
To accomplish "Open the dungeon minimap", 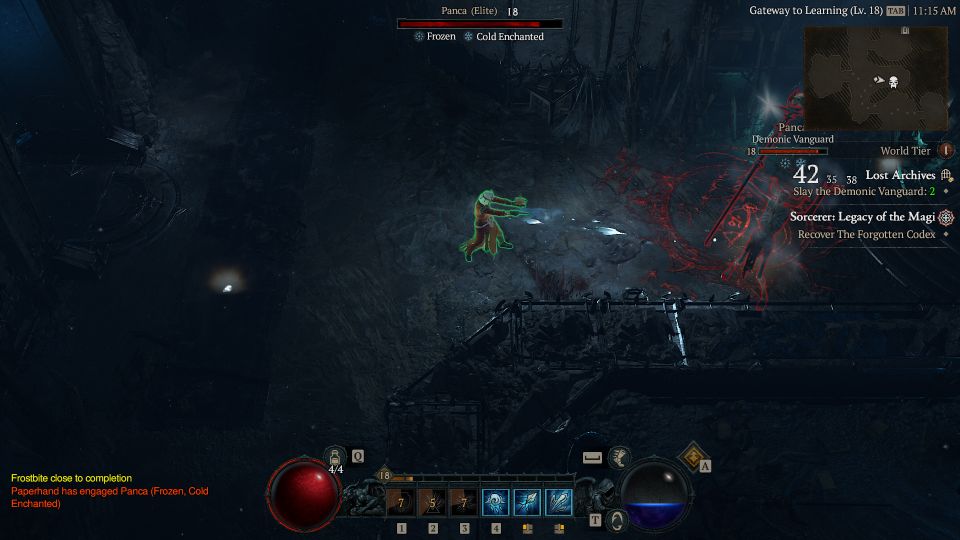I will 875,78.
